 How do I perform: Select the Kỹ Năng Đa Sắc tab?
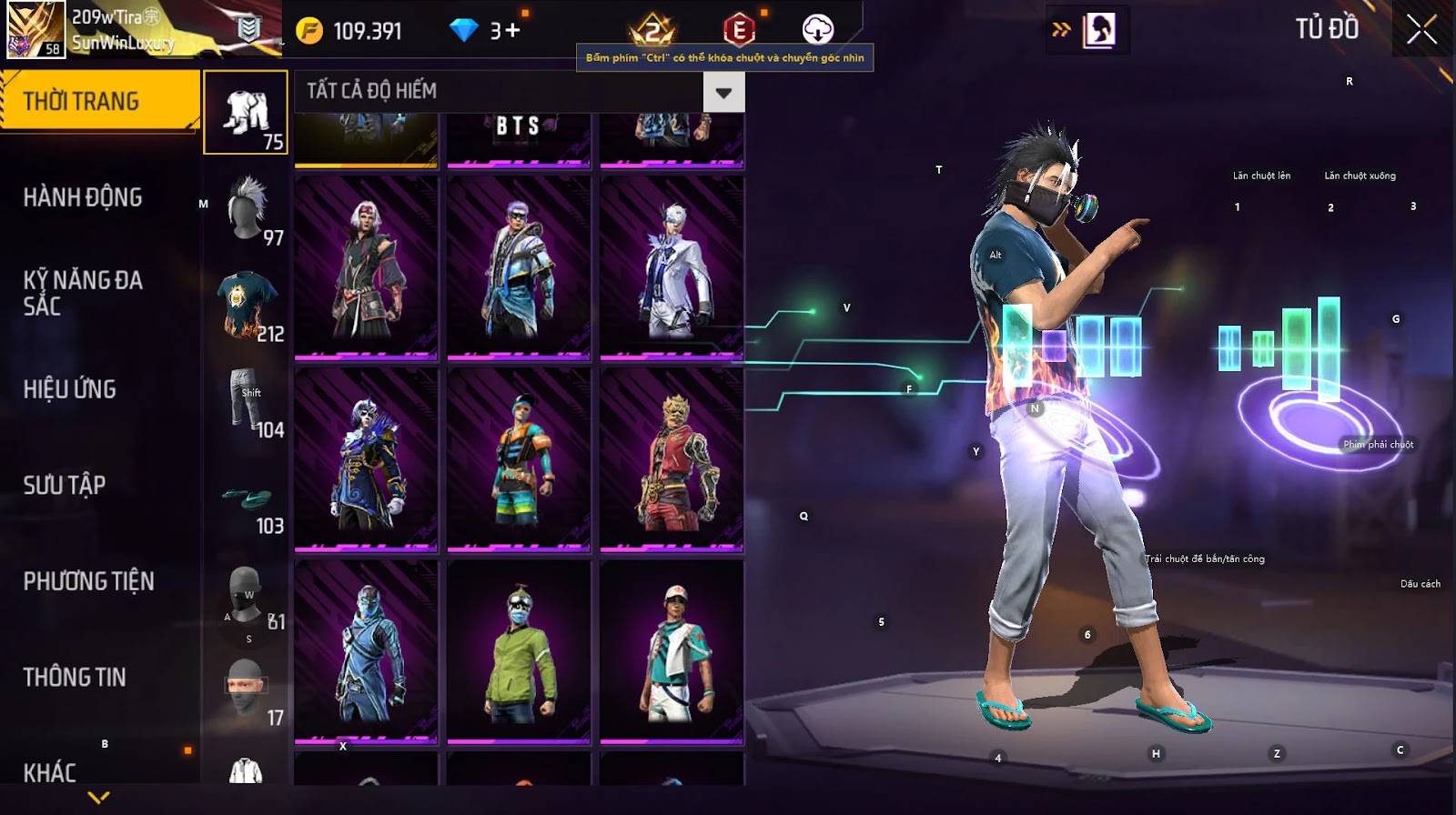(83, 293)
